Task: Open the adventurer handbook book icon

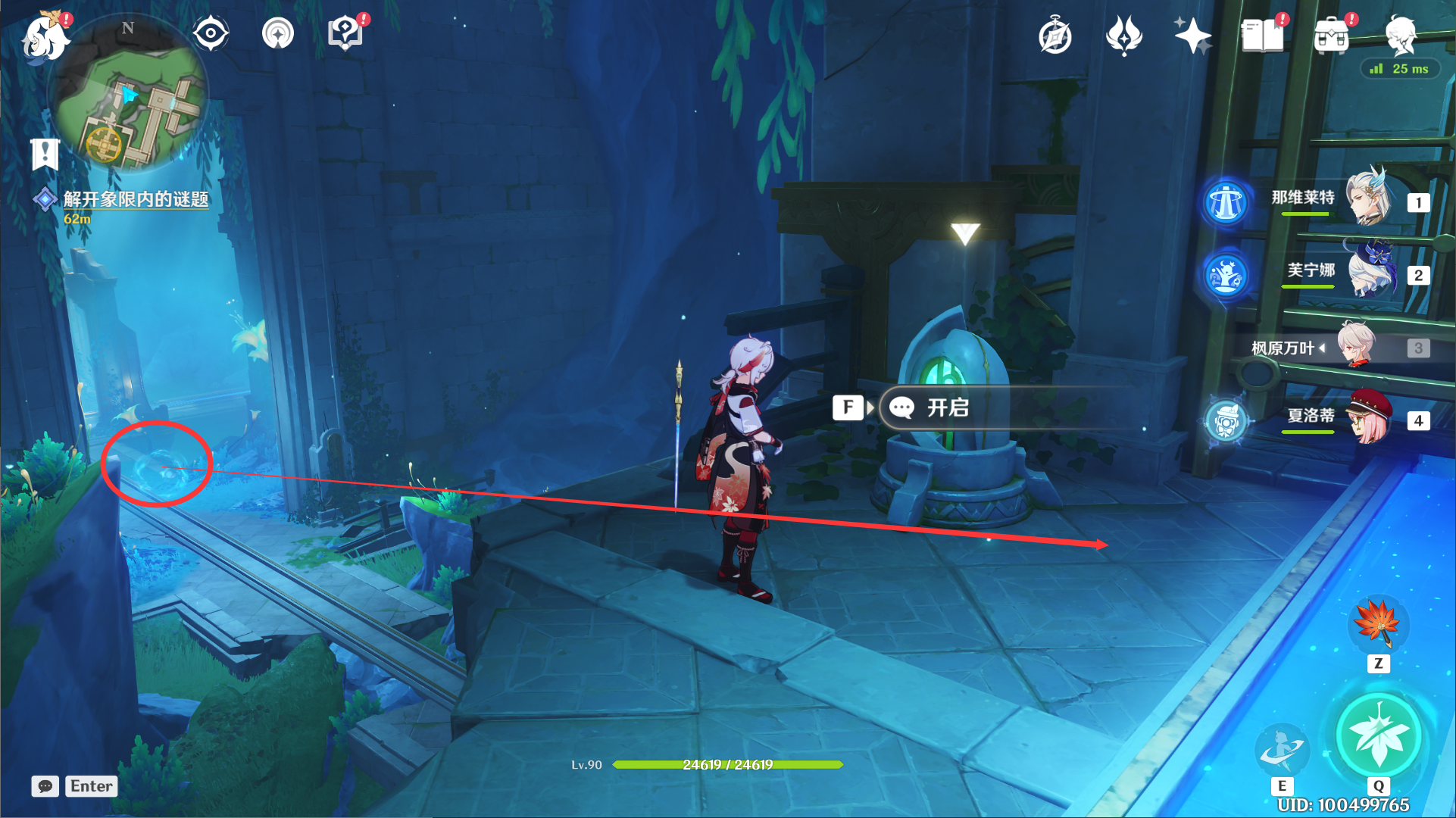Action: 1262,36
